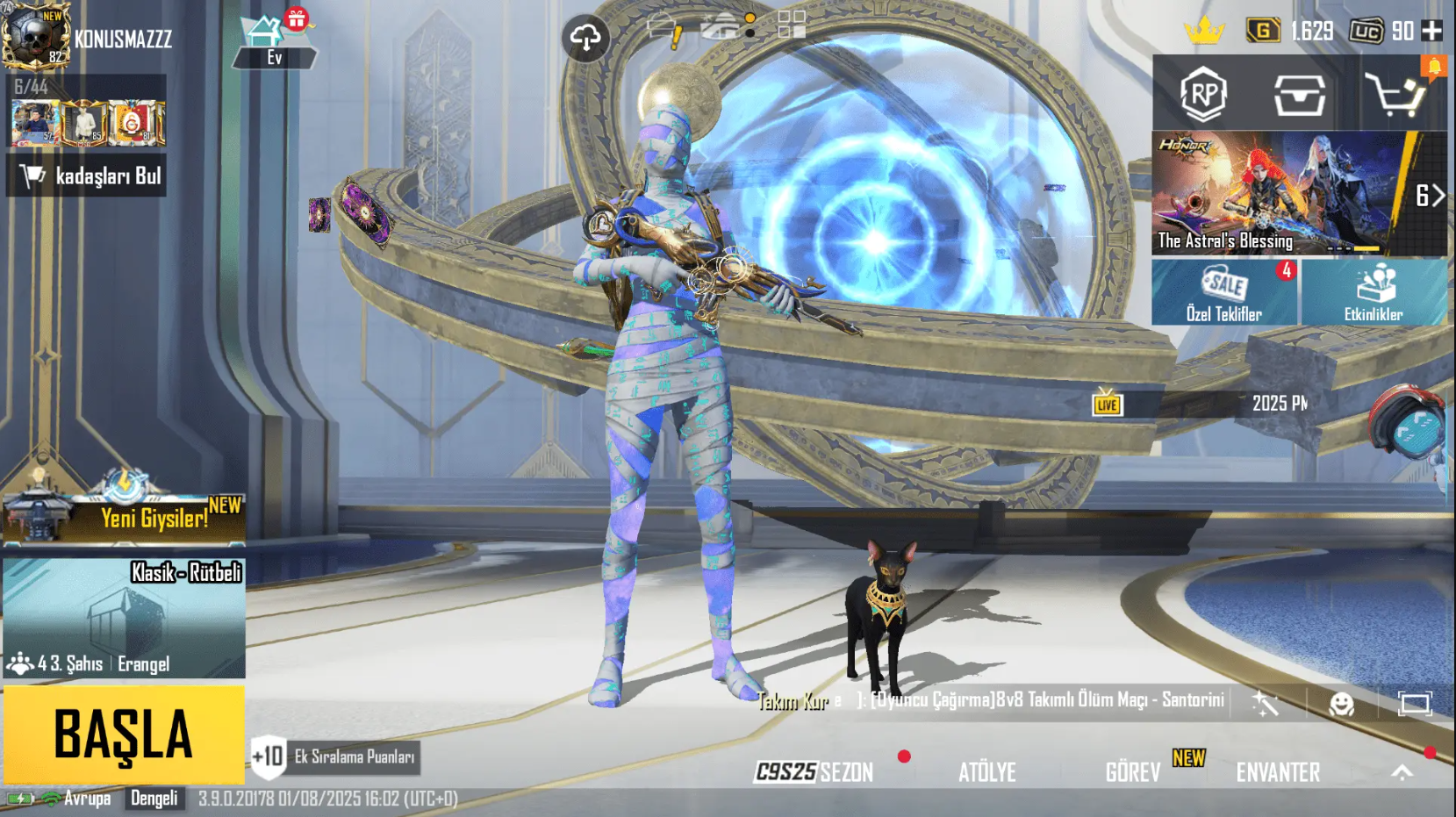Open Özel Teklifler sale offers
Viewport: 1456px width, 817px height.
1224,292
